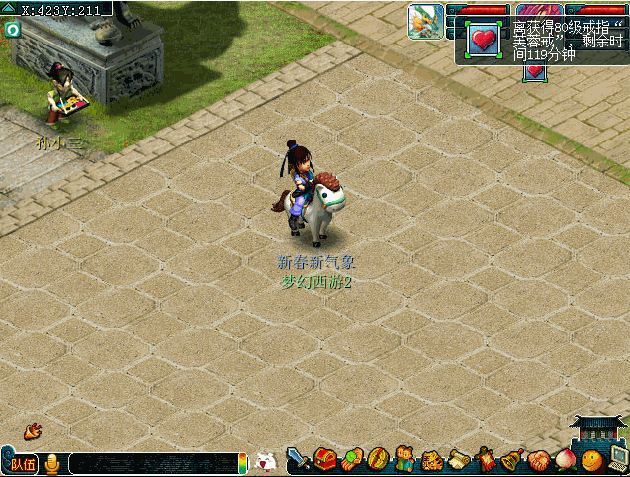Open the handshake friends icon

click(539, 461)
